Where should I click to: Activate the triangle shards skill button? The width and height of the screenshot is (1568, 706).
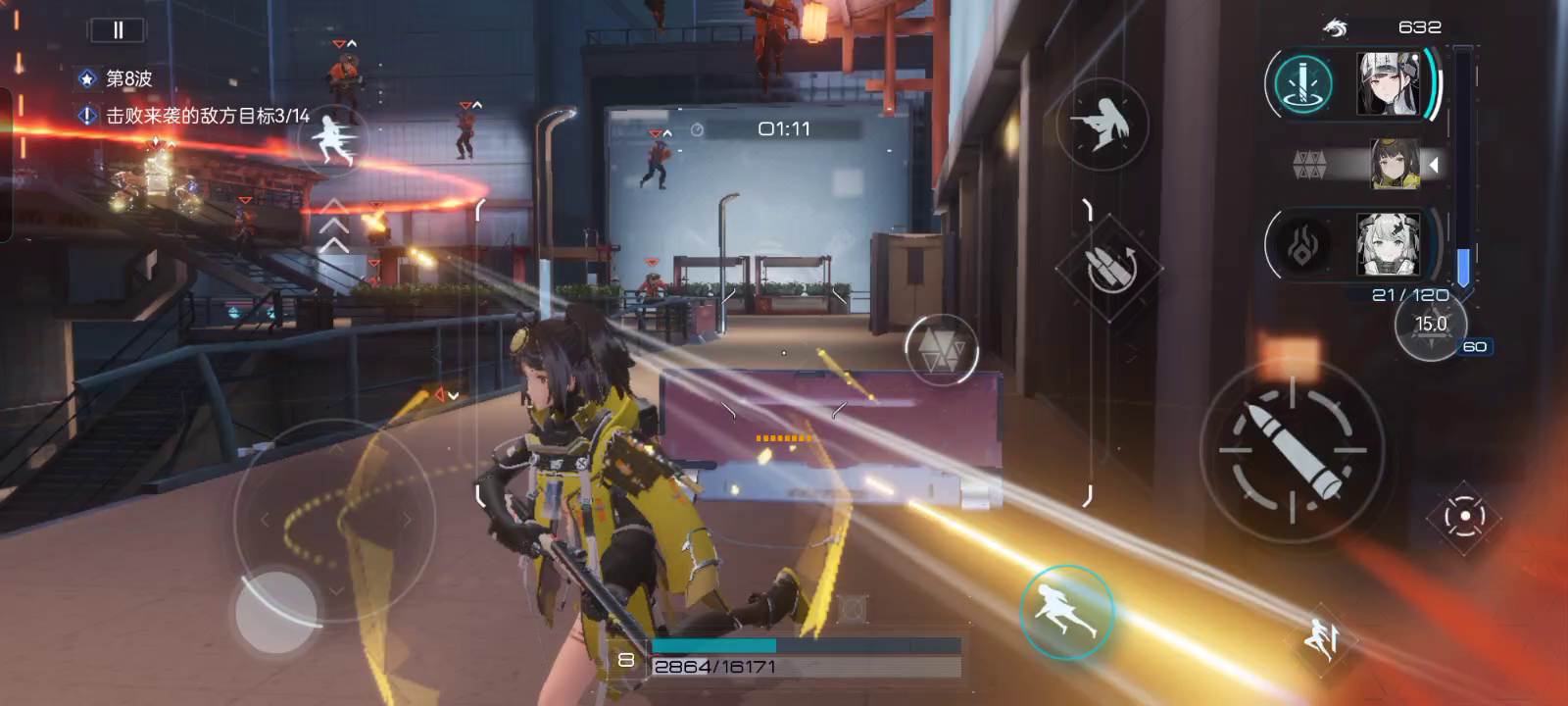click(941, 349)
